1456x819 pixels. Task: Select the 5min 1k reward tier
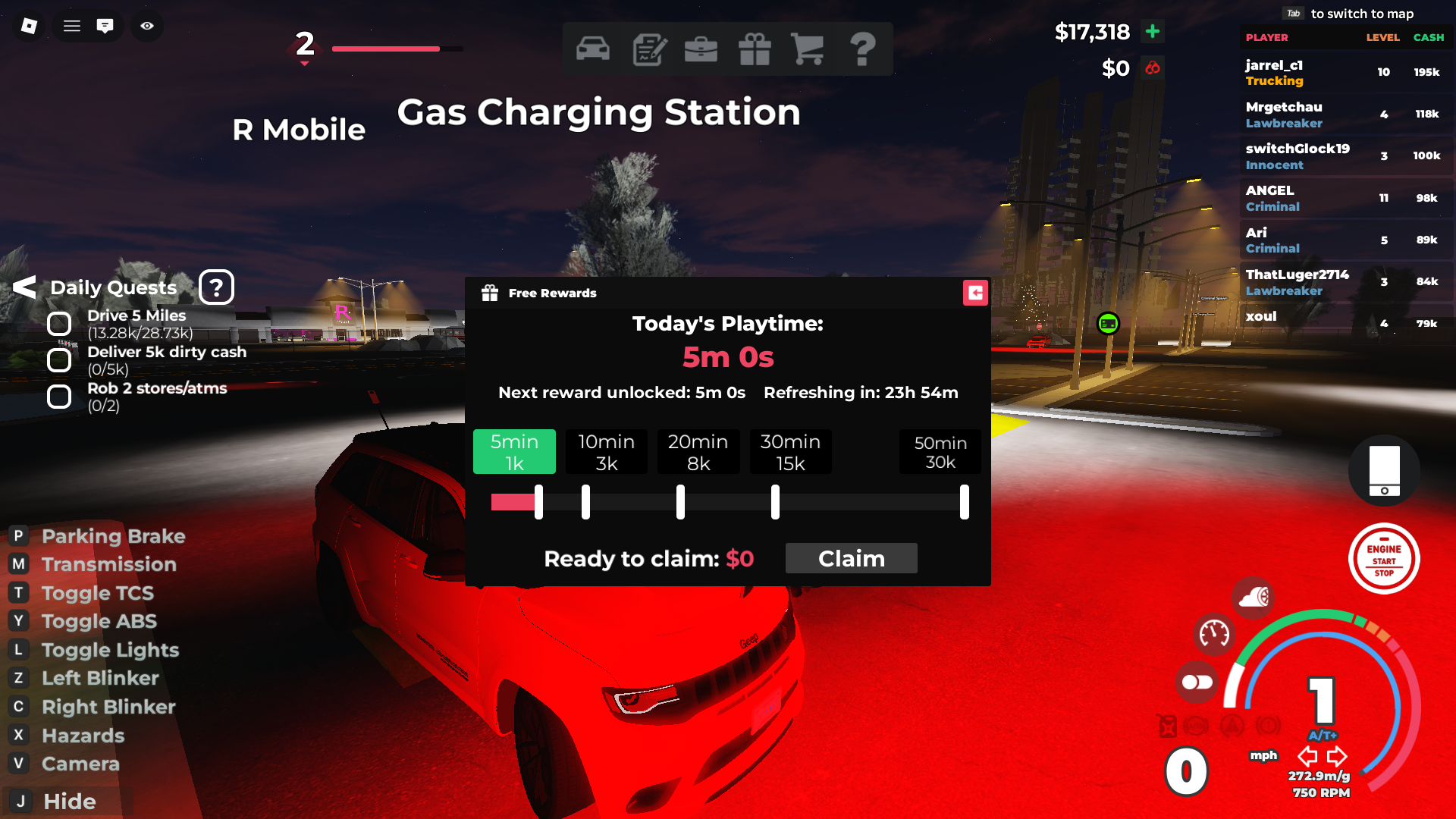tap(514, 452)
